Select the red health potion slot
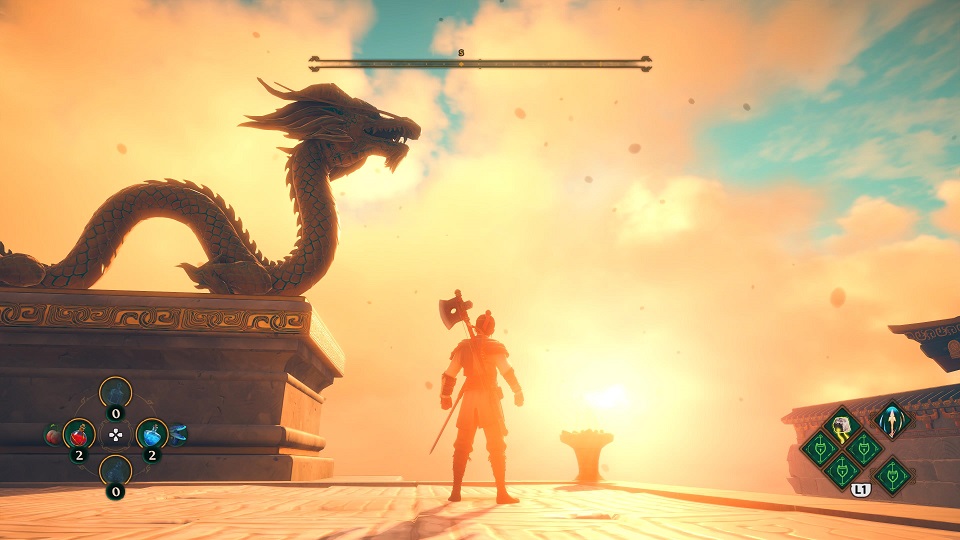Viewport: 960px width, 540px height. point(80,434)
